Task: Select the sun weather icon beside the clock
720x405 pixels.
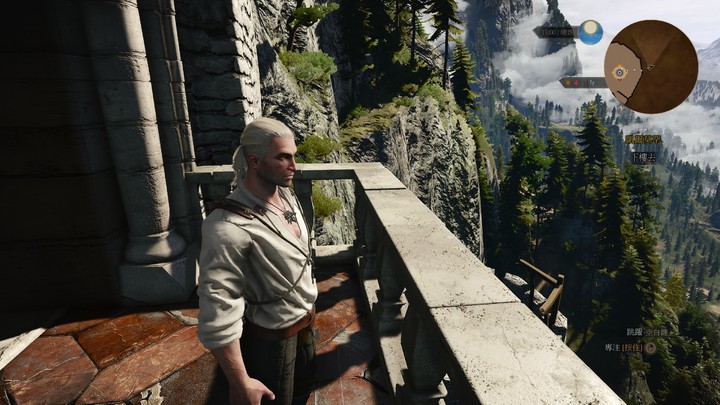Action: pos(590,32)
